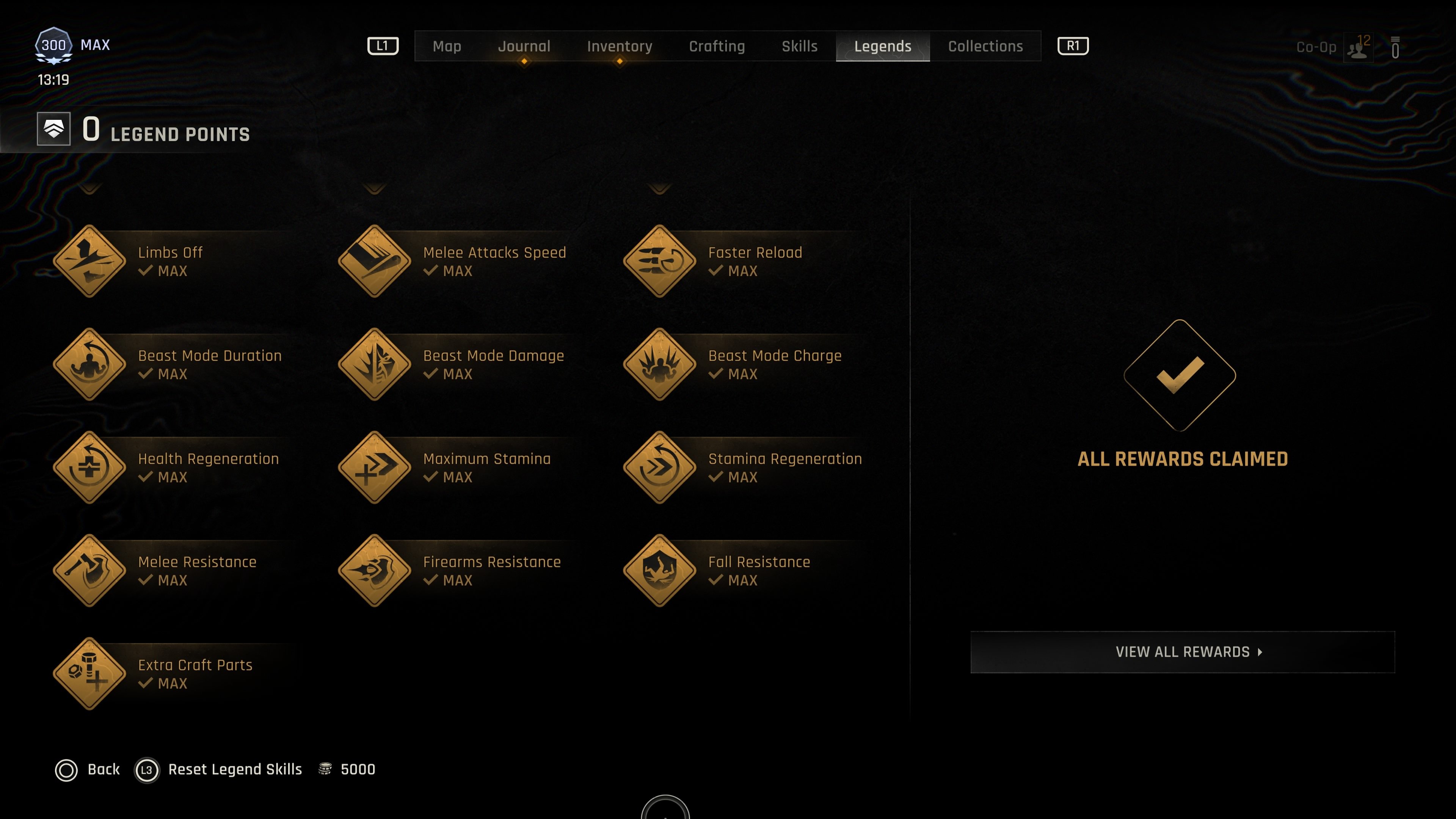Select the Faster Reload legend skill
Image resolution: width=1456 pixels, height=819 pixels.
tap(660, 261)
